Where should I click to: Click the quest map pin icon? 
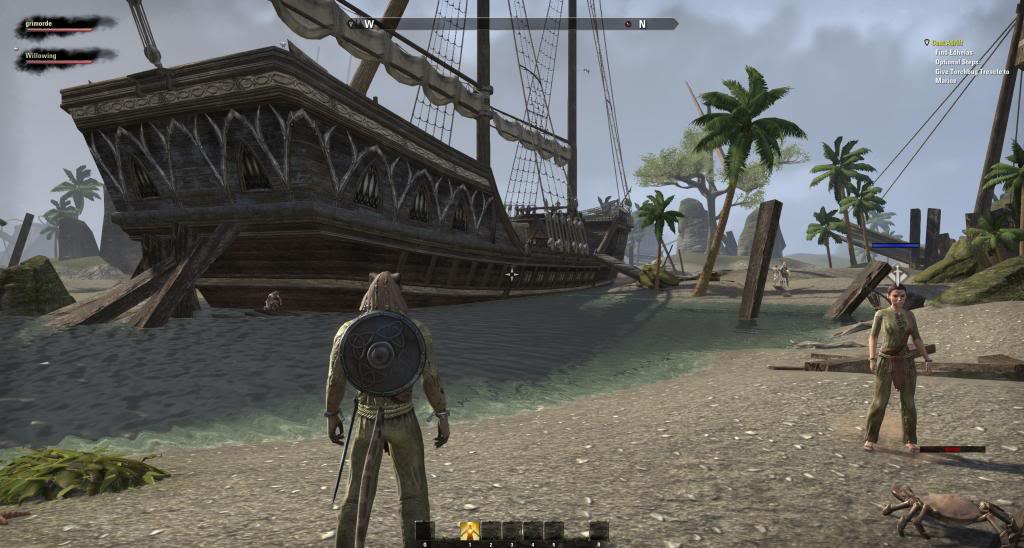click(927, 42)
